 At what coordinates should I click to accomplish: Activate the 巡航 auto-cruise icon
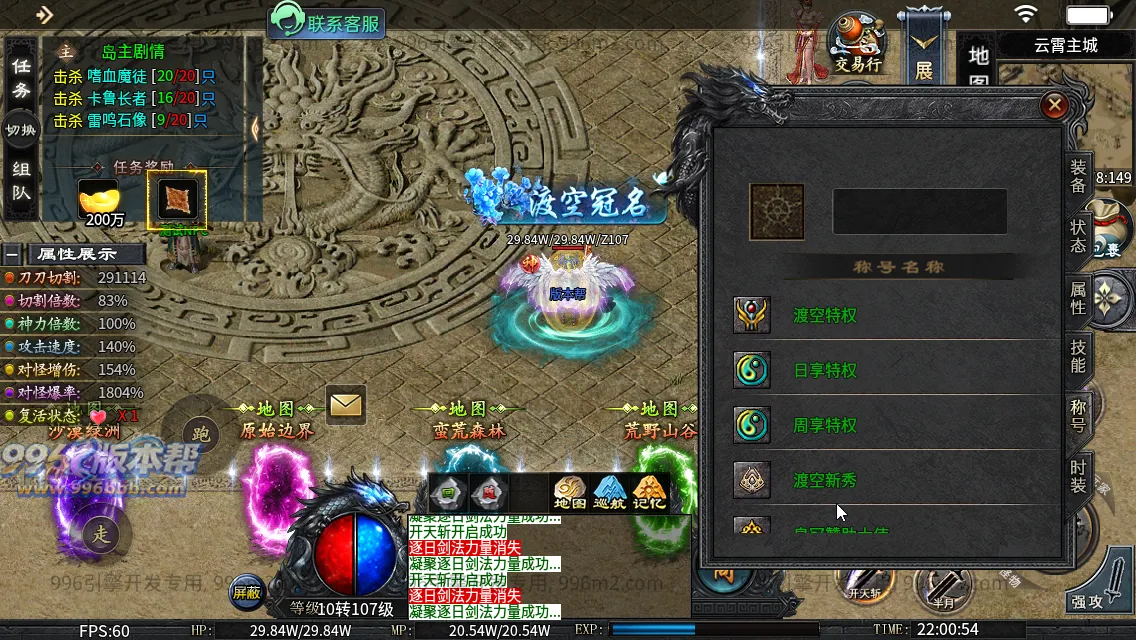click(x=609, y=493)
